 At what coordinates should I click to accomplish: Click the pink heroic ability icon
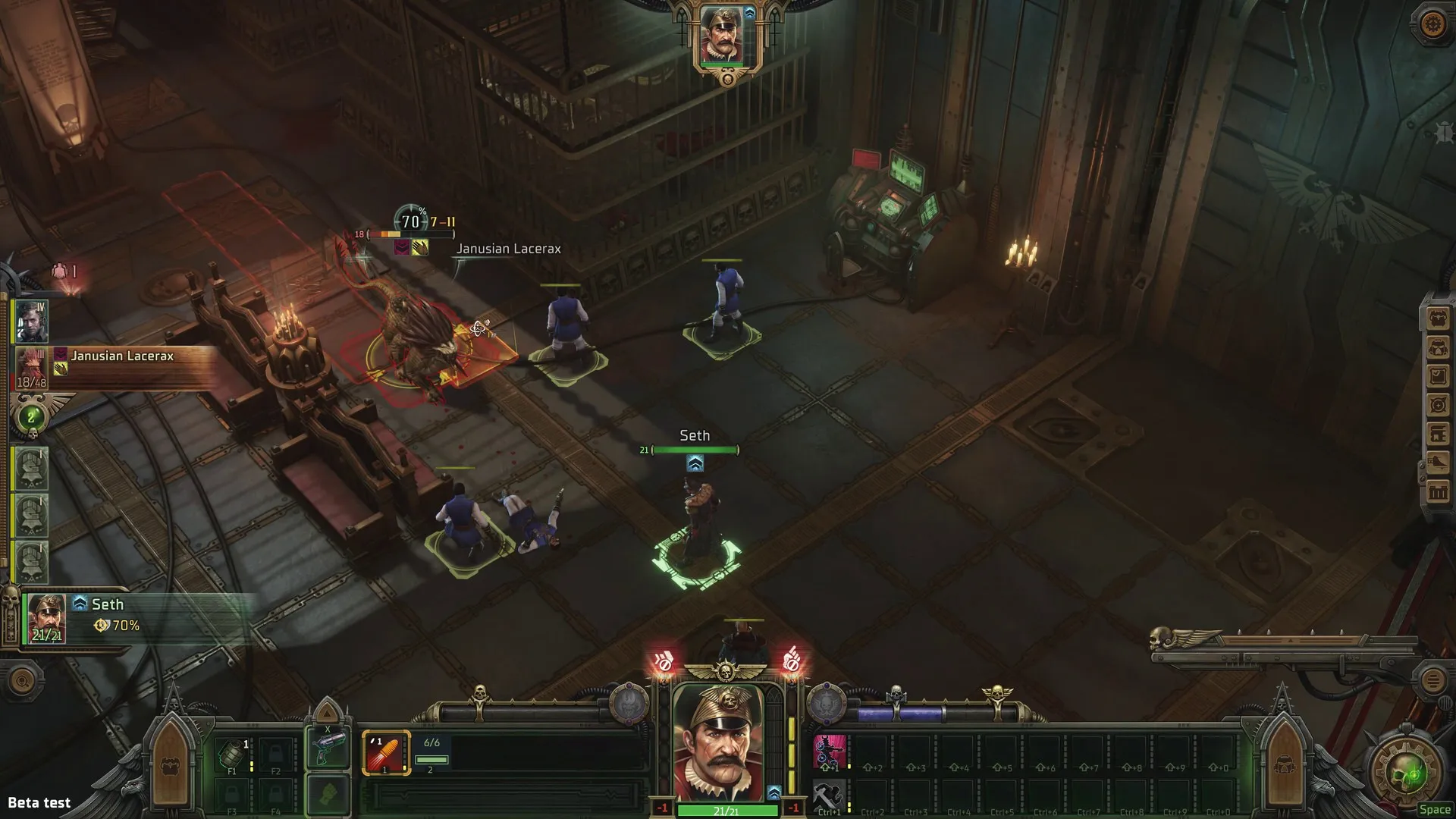click(830, 751)
